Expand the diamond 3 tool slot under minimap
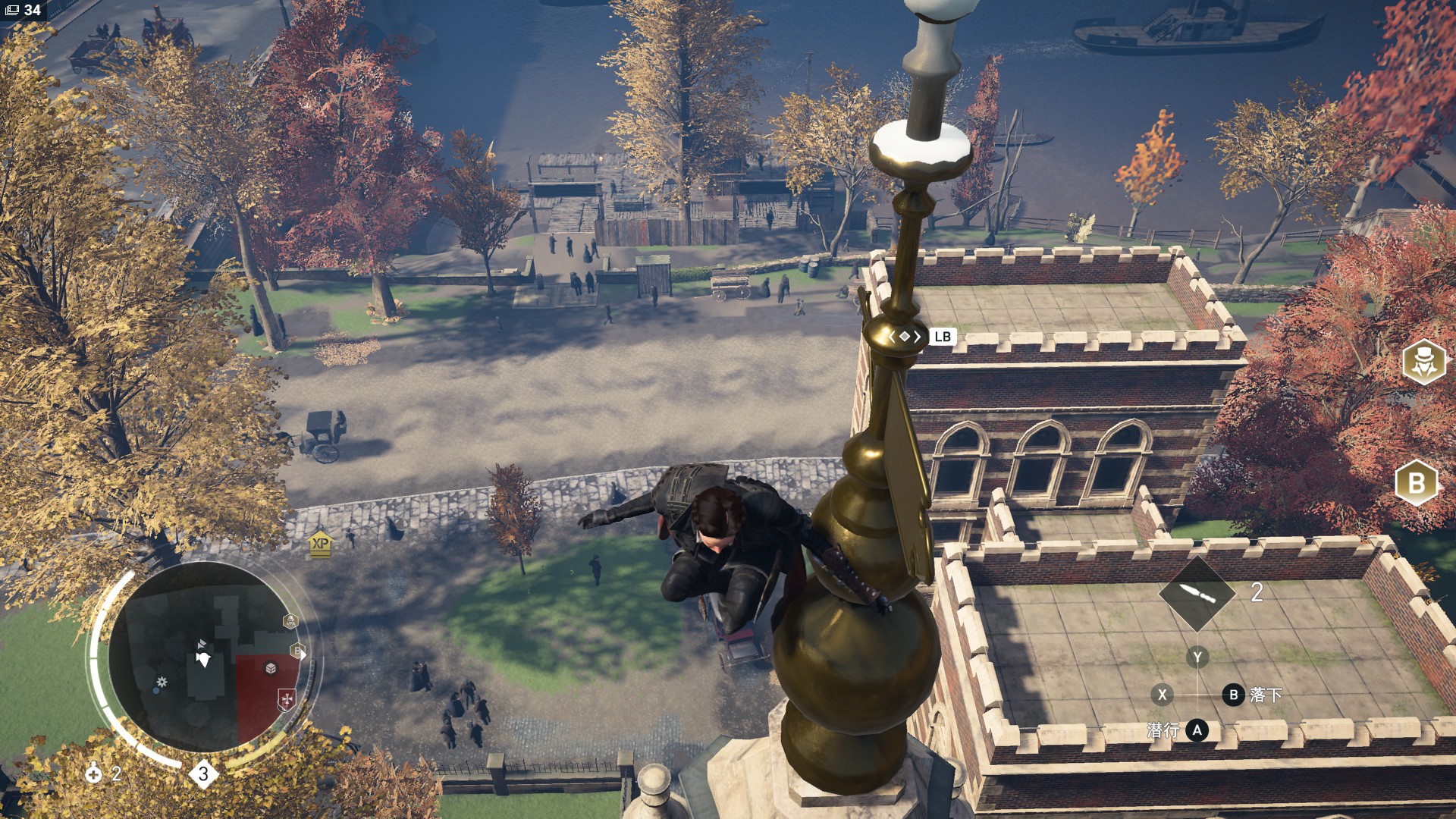The height and width of the screenshot is (819, 1456). pos(204,774)
